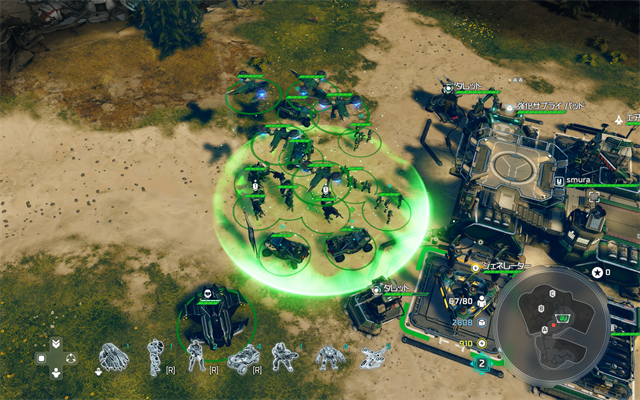This screenshot has width=640, height=400.
Task: Select the Warthog jeep icon in the unit bar
Action: tap(243, 356)
